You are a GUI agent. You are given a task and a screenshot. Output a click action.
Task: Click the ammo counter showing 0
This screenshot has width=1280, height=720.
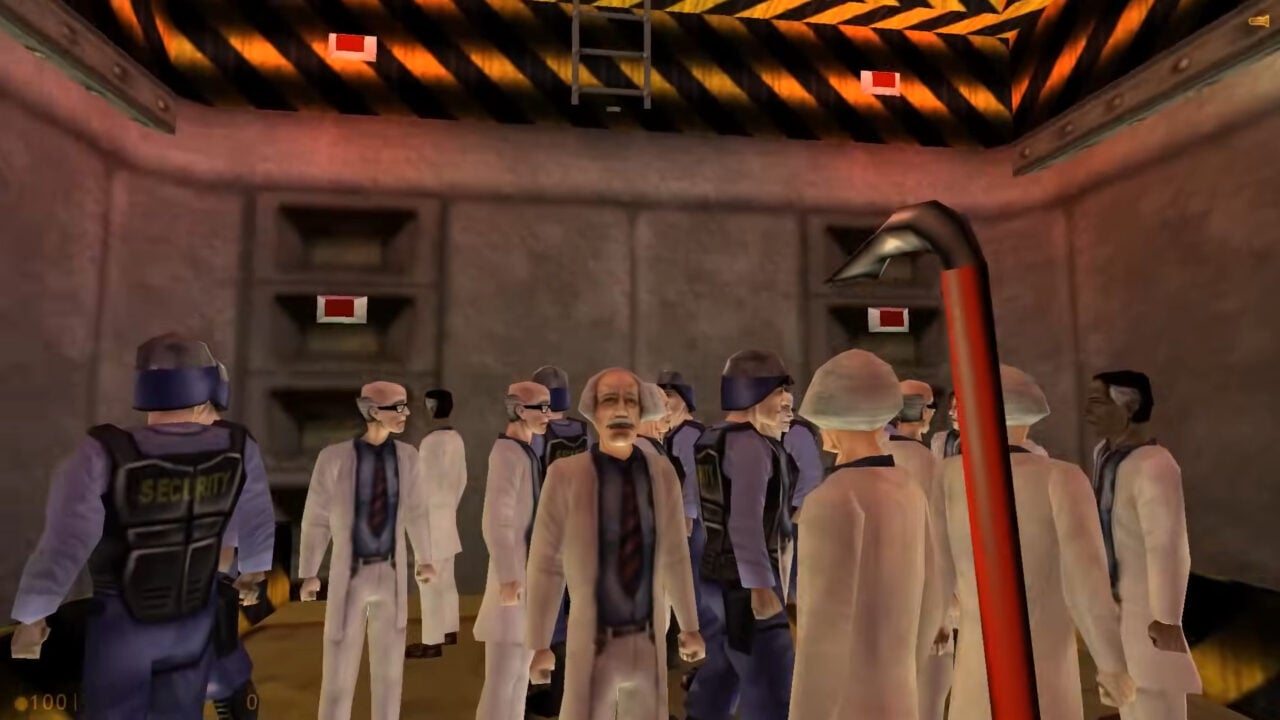pyautogui.click(x=250, y=704)
